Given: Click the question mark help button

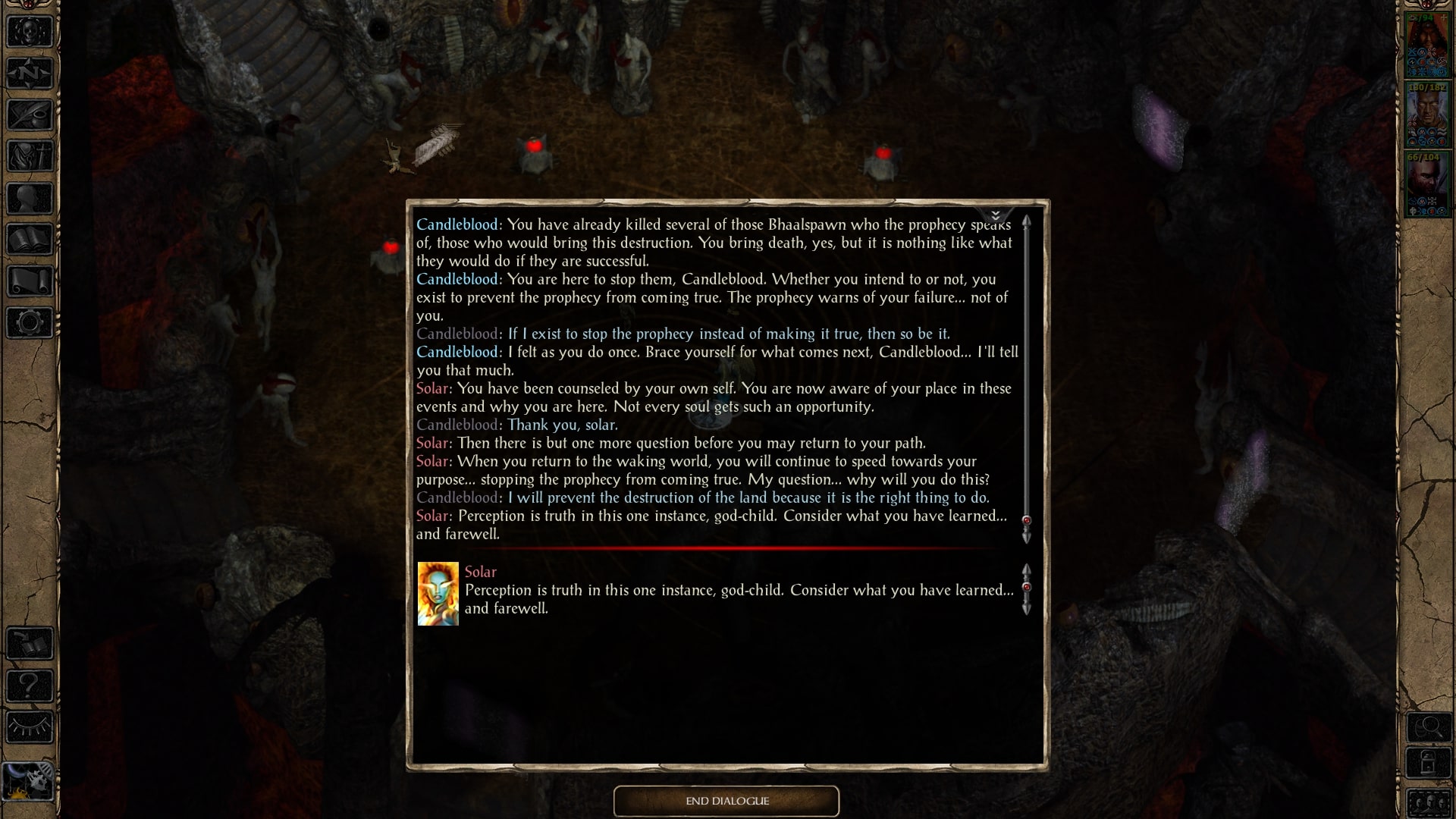Looking at the screenshot, I should 30,685.
